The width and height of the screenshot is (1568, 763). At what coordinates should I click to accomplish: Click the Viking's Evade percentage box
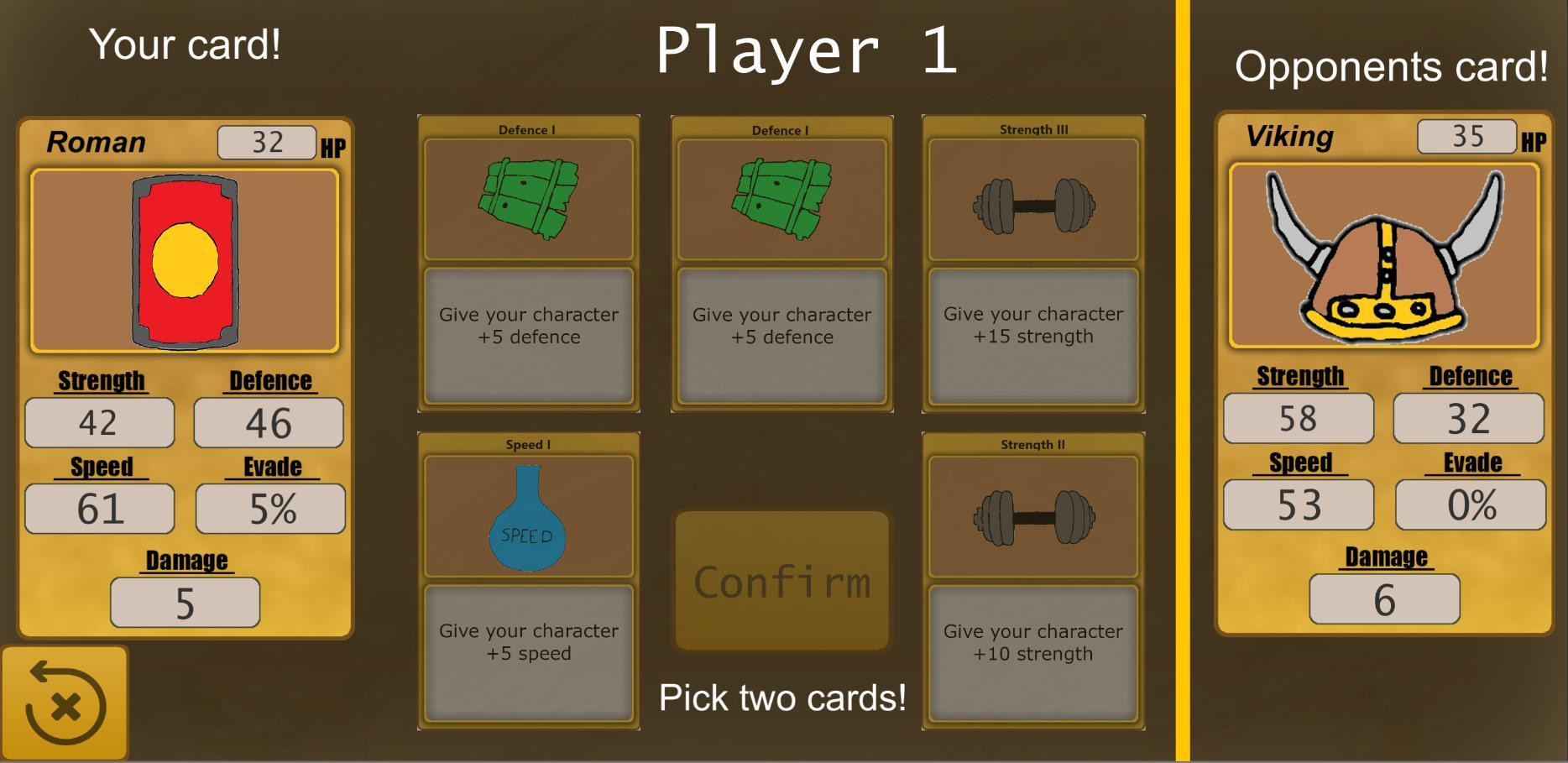[1470, 504]
